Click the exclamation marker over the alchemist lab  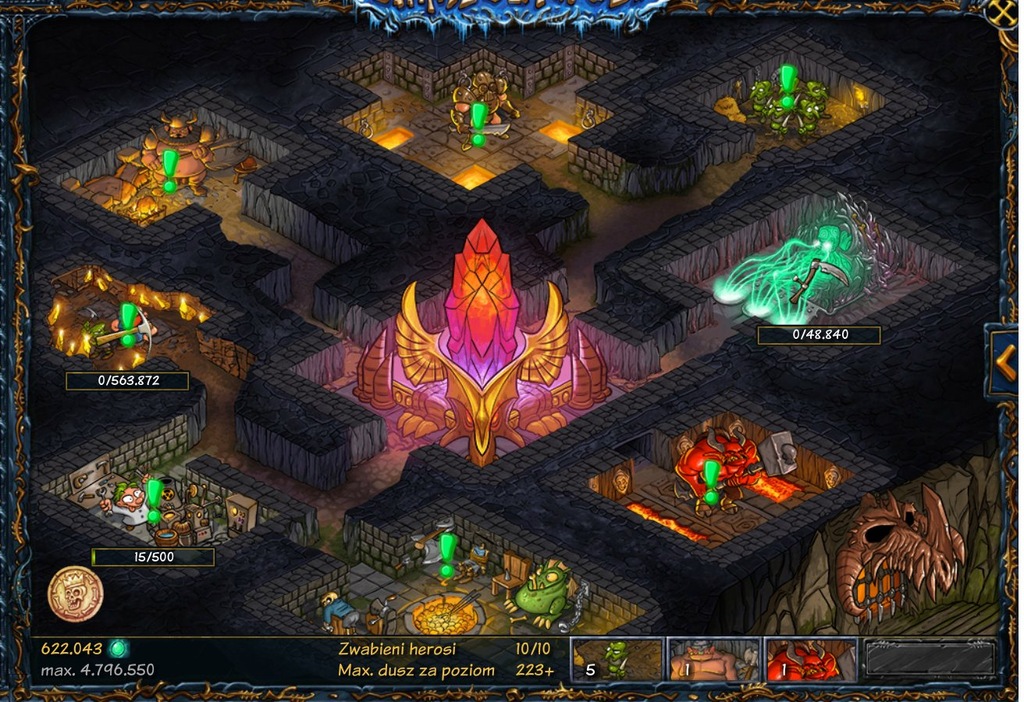point(154,496)
